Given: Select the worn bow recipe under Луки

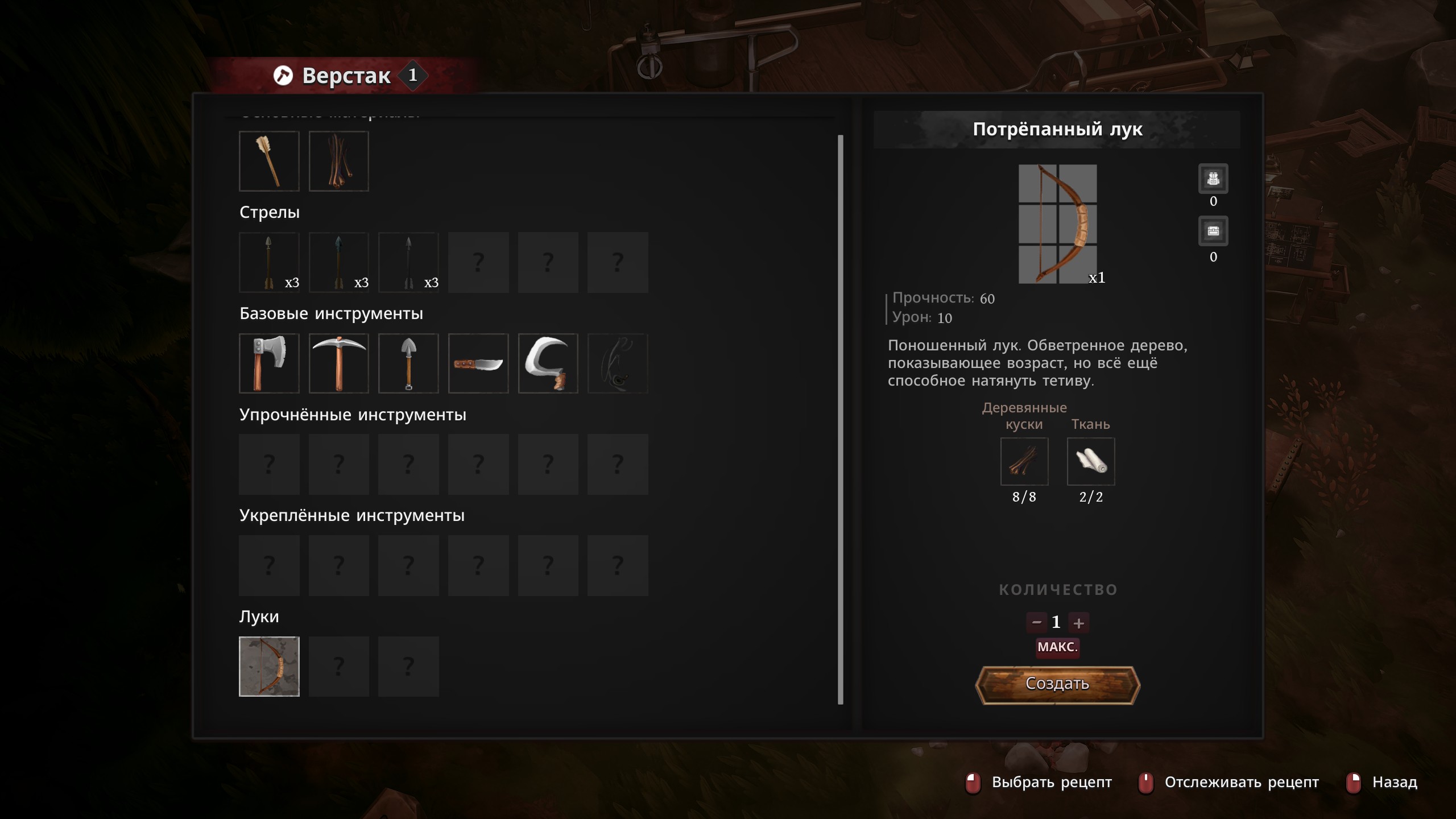Looking at the screenshot, I should (x=269, y=667).
